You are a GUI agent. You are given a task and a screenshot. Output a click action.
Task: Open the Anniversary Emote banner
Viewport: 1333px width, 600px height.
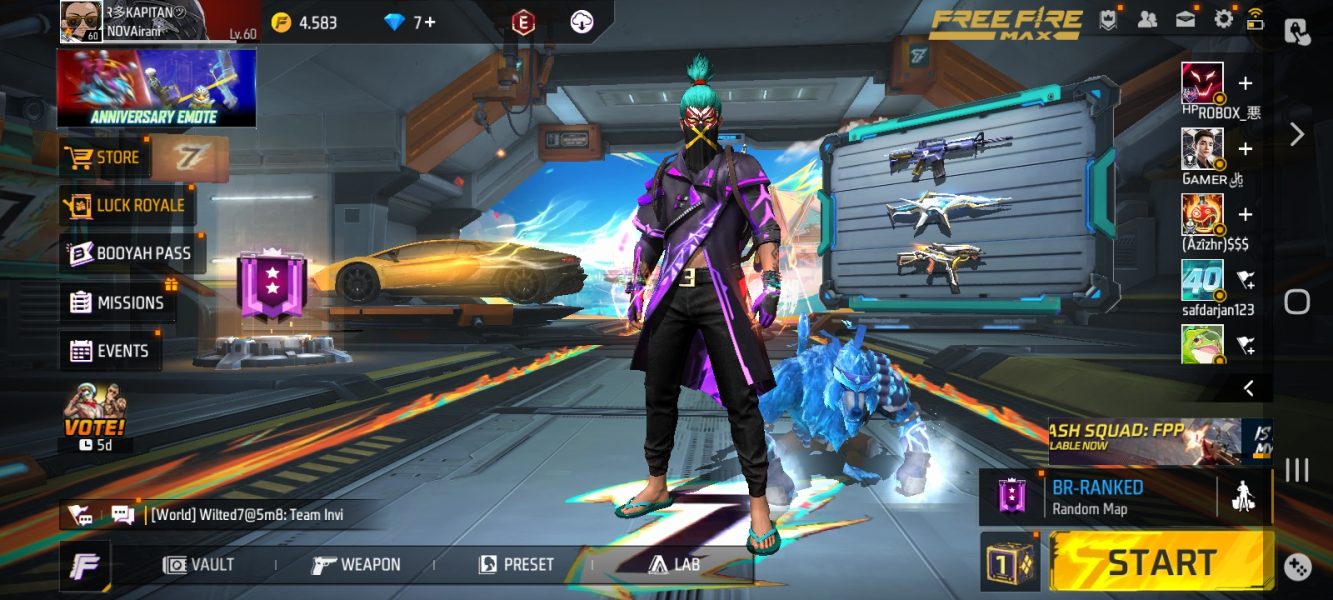pyautogui.click(x=156, y=88)
